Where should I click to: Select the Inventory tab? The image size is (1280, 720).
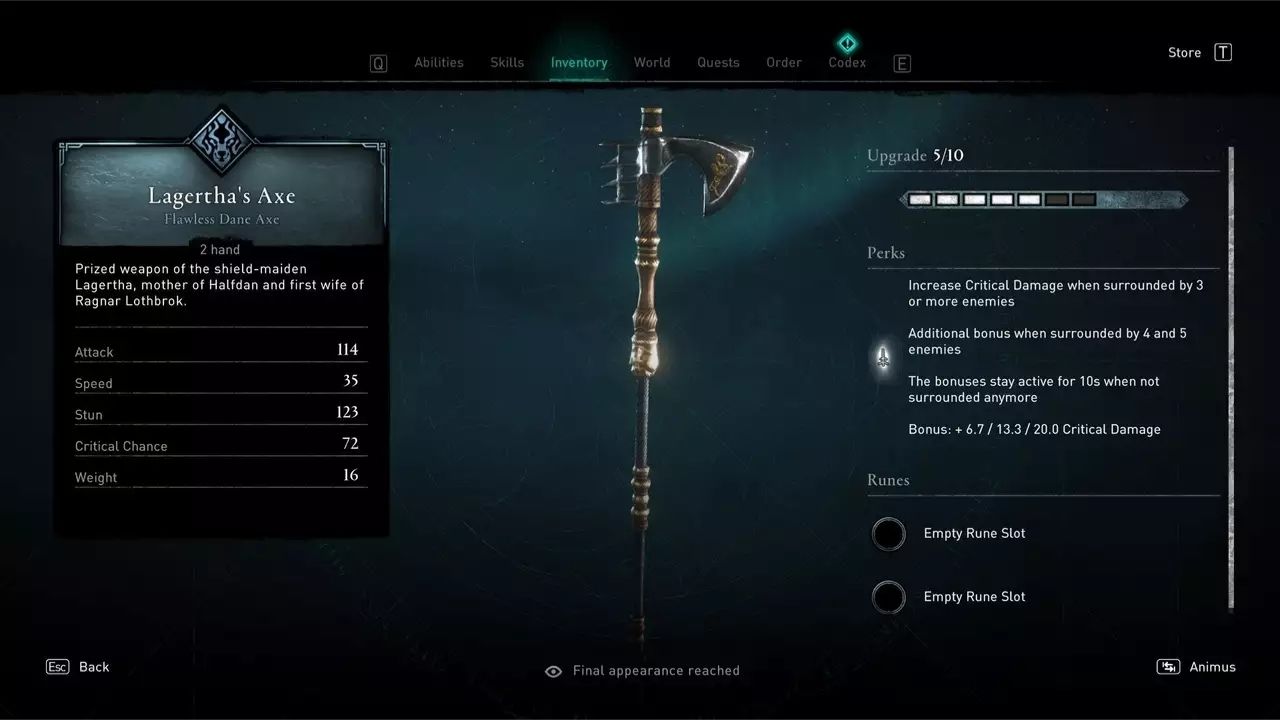tap(579, 62)
